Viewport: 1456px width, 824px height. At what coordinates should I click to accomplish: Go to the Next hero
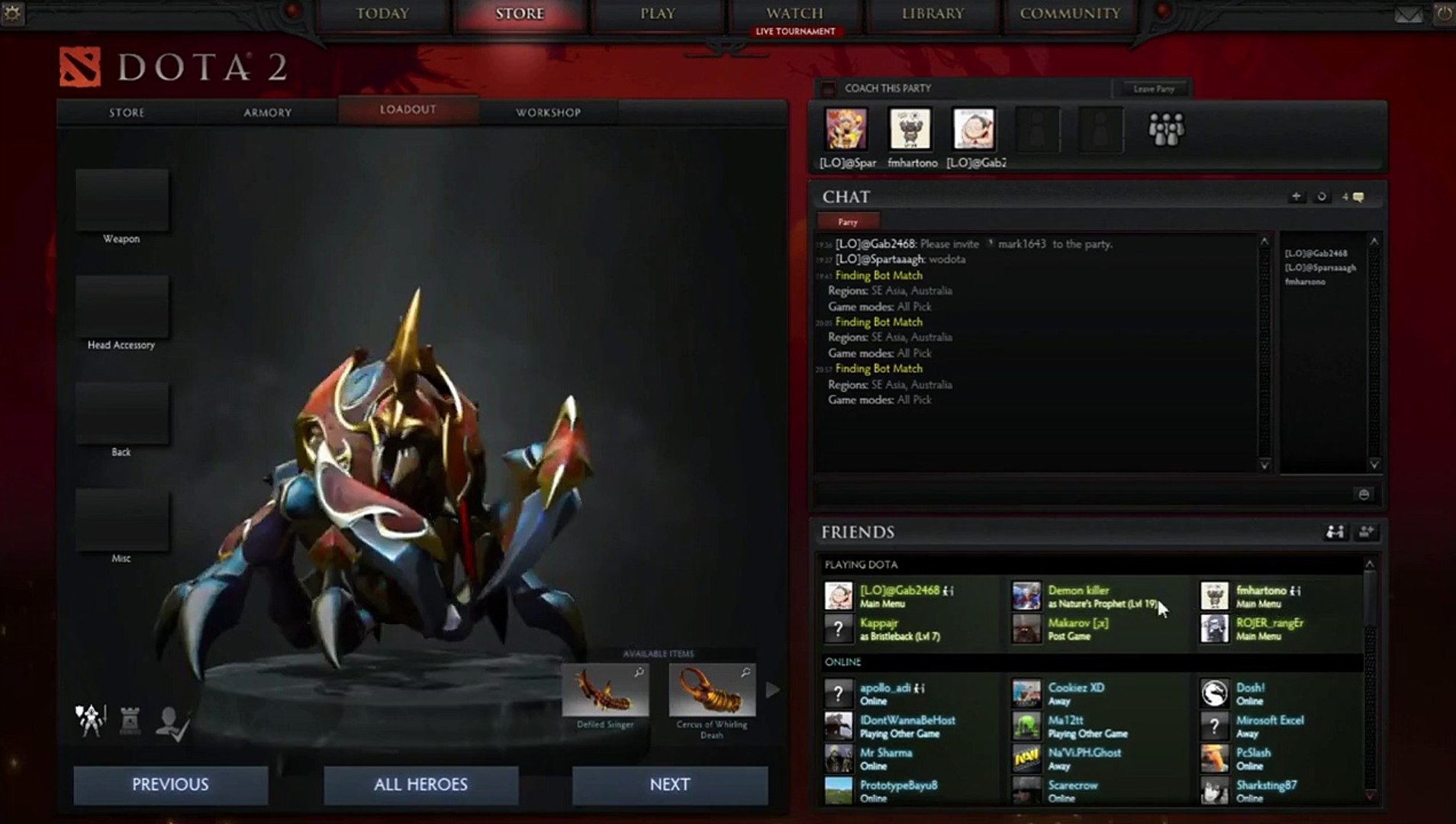(x=669, y=784)
